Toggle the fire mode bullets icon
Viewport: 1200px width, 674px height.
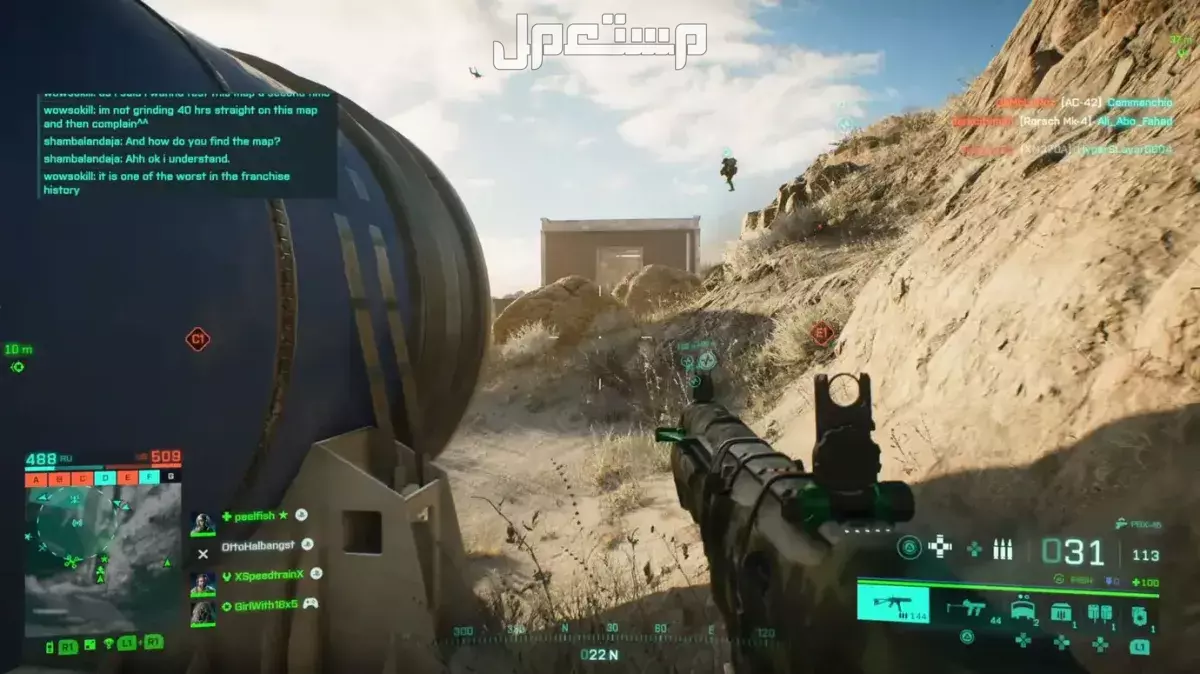click(1002, 549)
